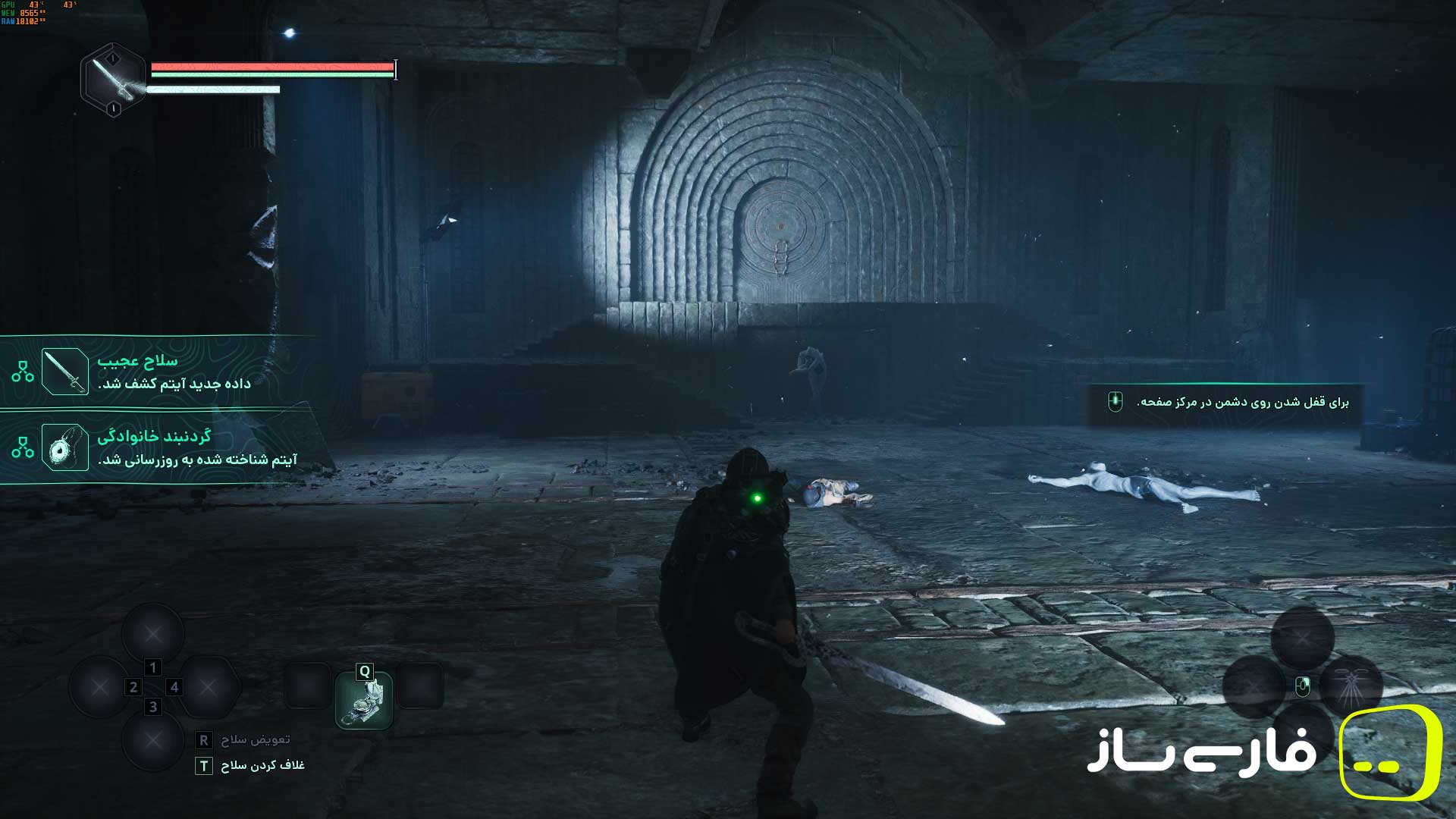Click the necklace thumbnail in the item notification
The image size is (1456, 819).
[65, 447]
